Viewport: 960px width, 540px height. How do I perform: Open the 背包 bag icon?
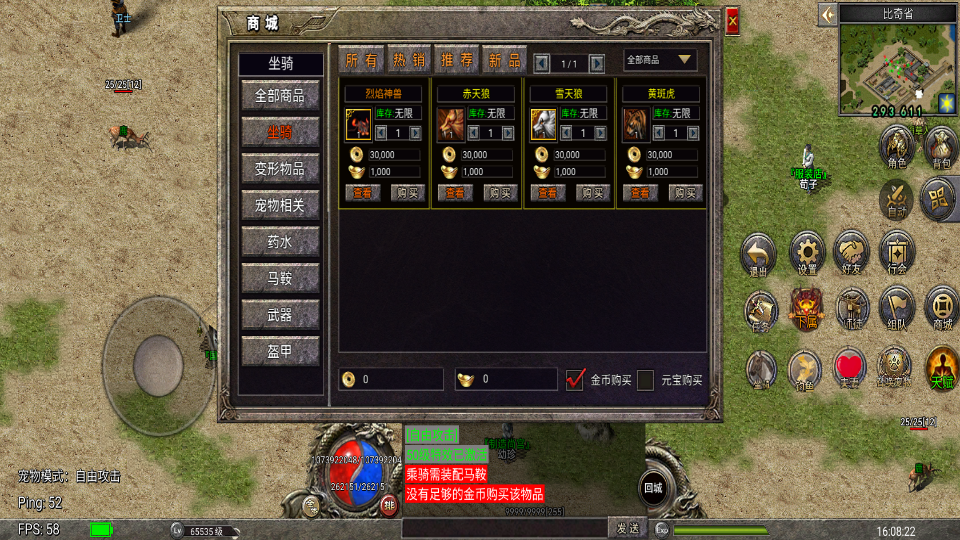[940, 147]
